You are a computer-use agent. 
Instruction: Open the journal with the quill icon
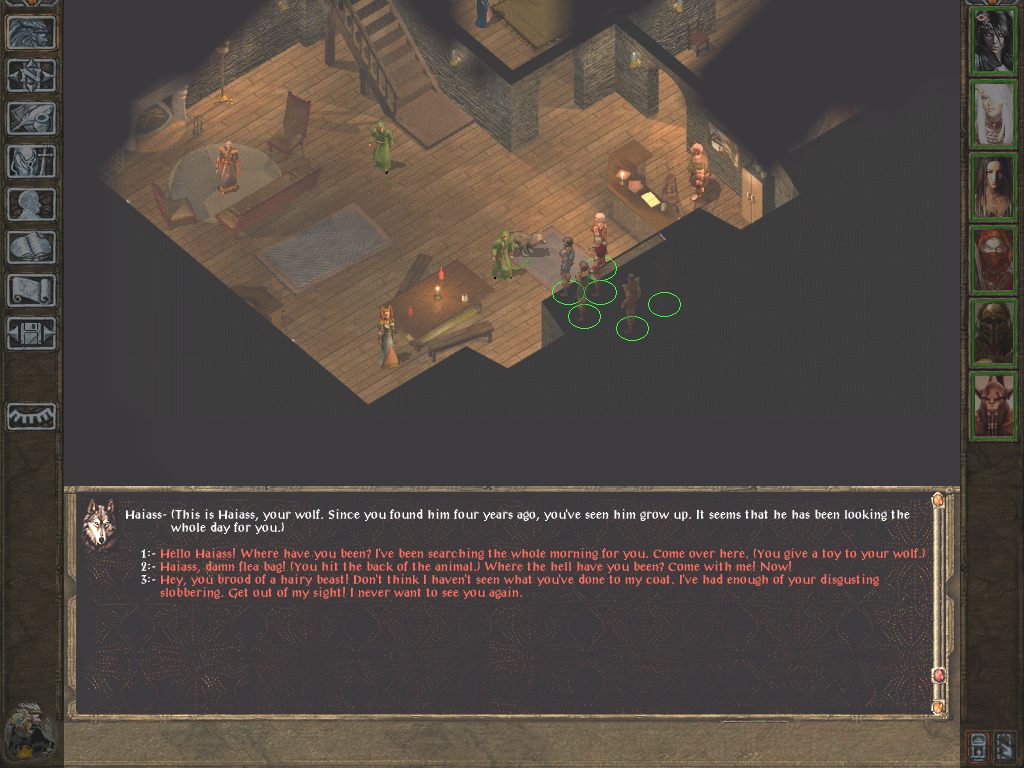coord(31,119)
